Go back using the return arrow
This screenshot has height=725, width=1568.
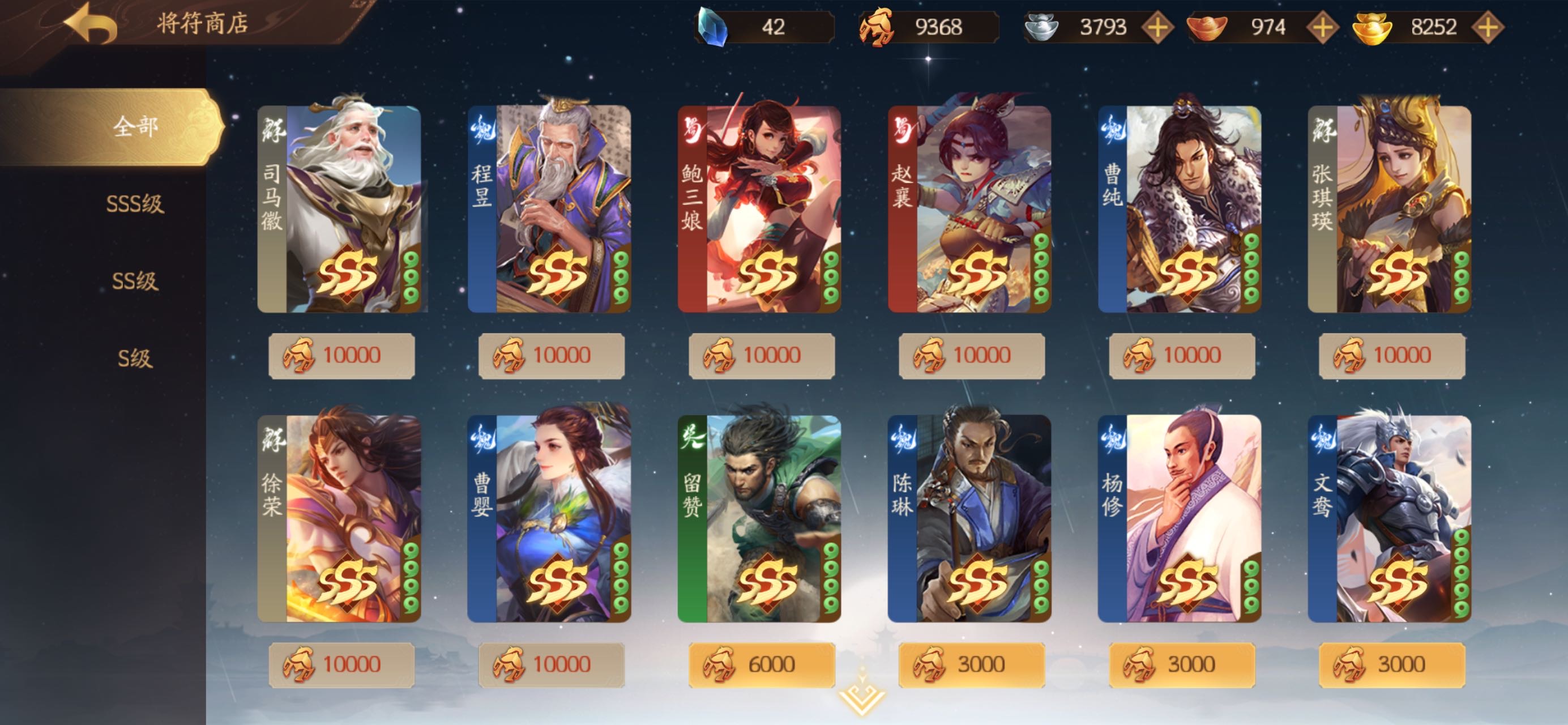click(91, 23)
